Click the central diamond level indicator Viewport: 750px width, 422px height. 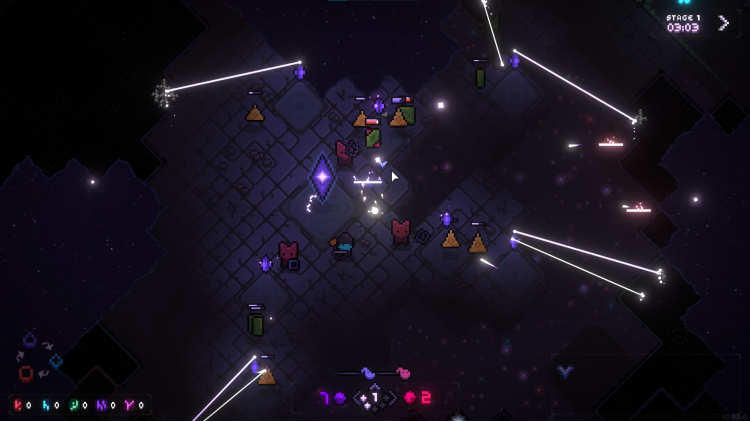375,397
